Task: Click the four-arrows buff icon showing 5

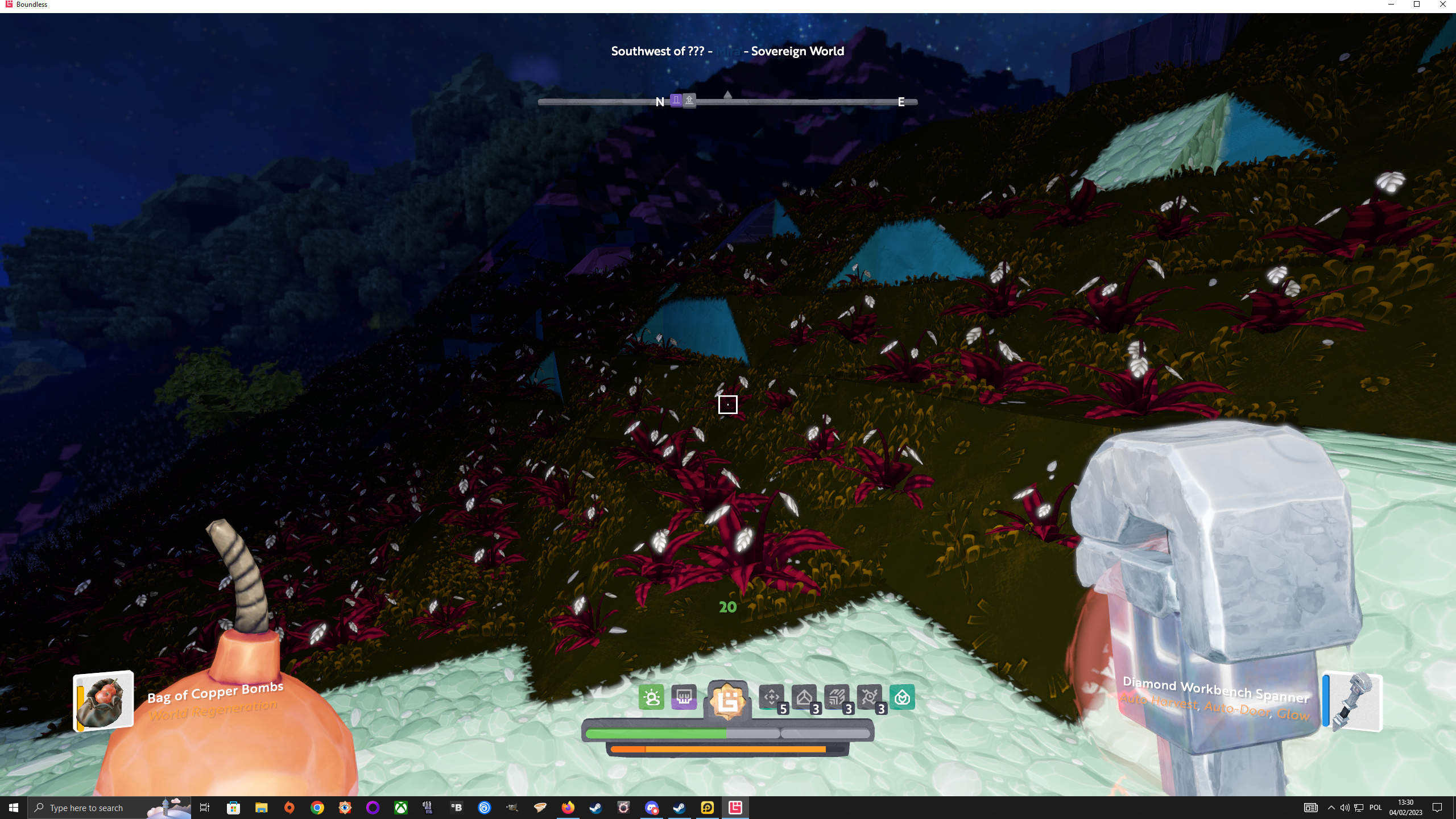Action: pyautogui.click(x=772, y=697)
